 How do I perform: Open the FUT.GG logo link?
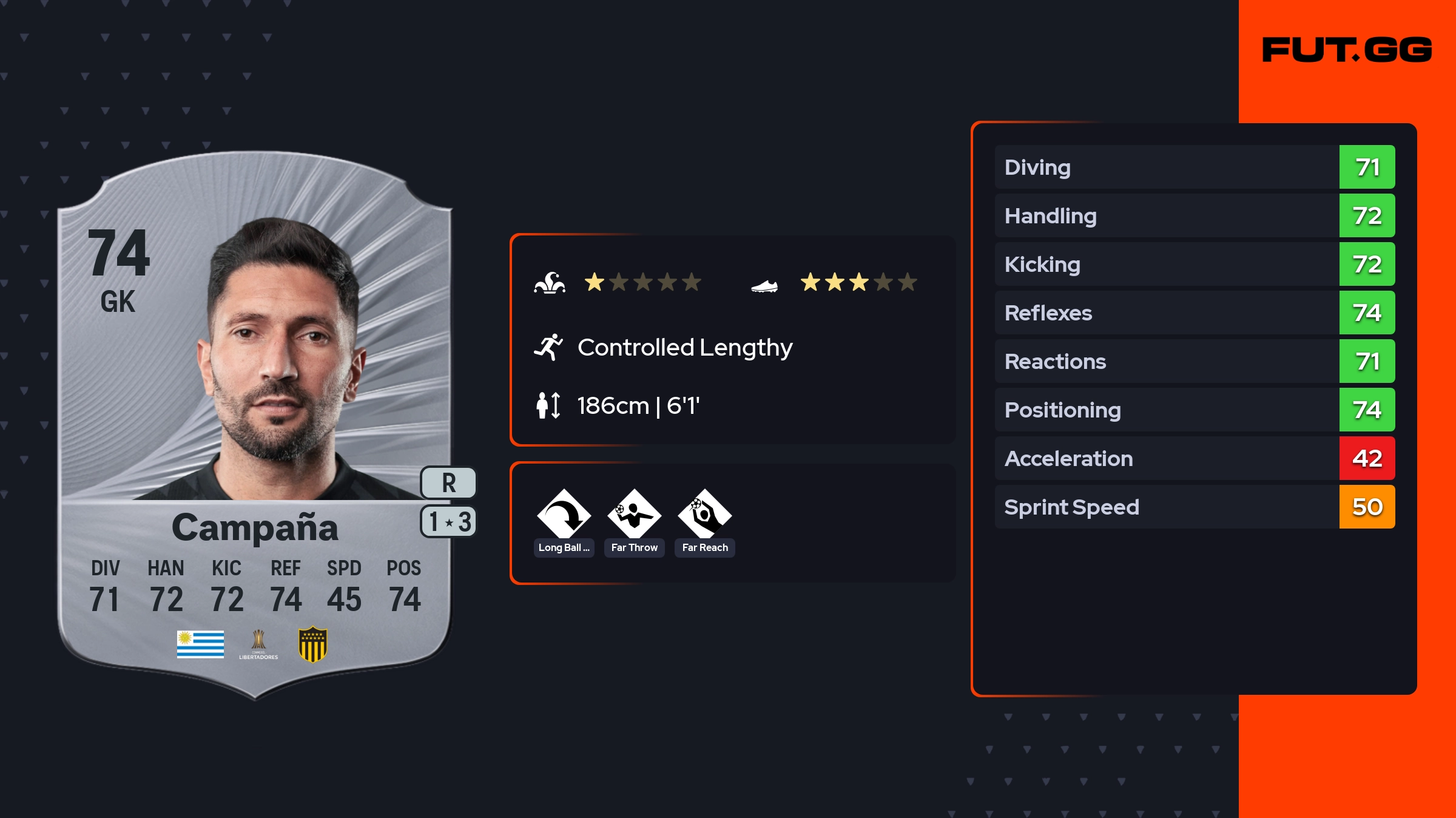[x=1347, y=50]
